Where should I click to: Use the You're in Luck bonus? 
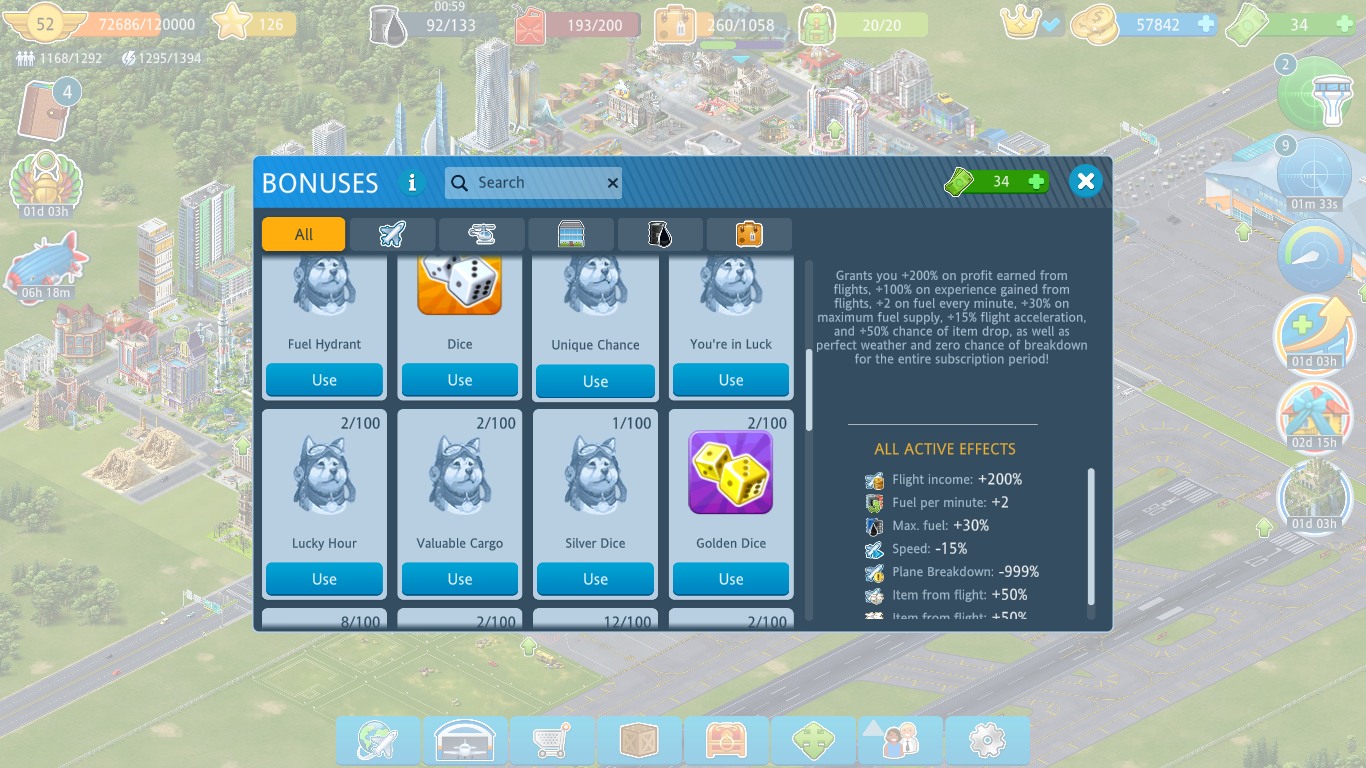pyautogui.click(x=730, y=380)
